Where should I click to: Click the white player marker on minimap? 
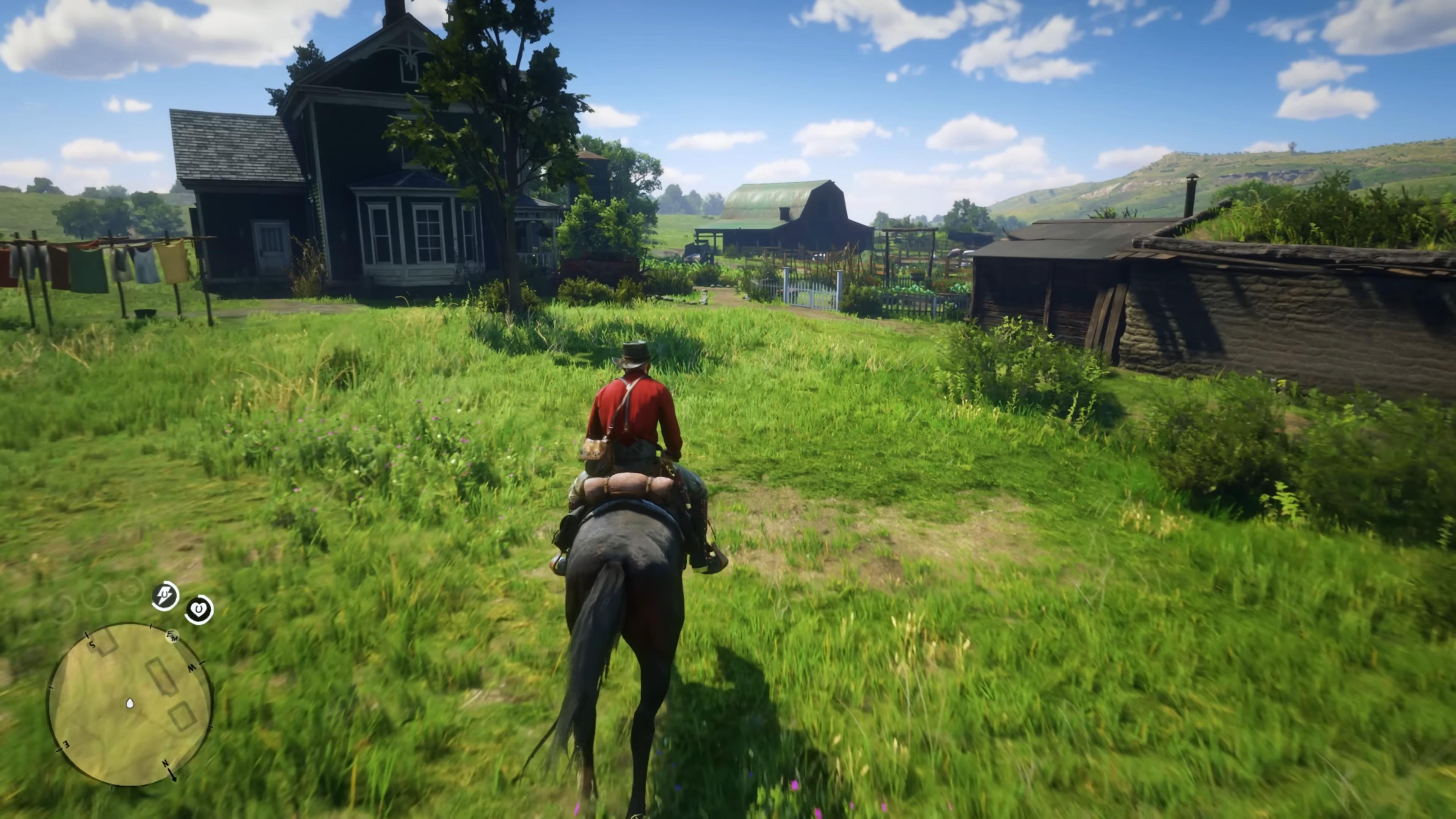click(129, 704)
